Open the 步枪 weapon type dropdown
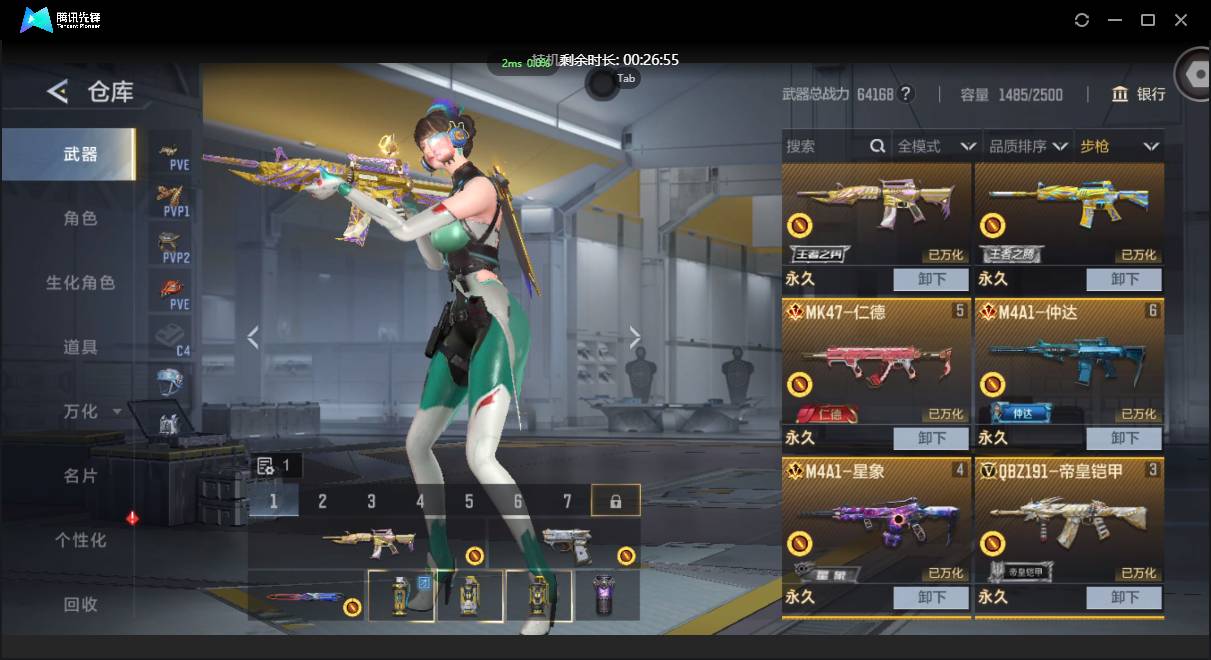Image resolution: width=1211 pixels, height=660 pixels. pos(1119,146)
